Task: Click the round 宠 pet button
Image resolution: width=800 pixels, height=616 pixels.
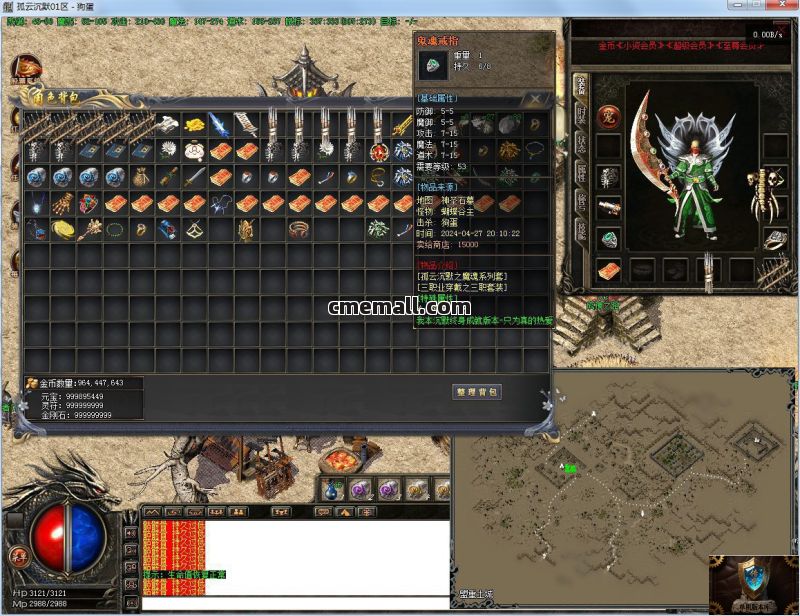Action: pos(609,116)
